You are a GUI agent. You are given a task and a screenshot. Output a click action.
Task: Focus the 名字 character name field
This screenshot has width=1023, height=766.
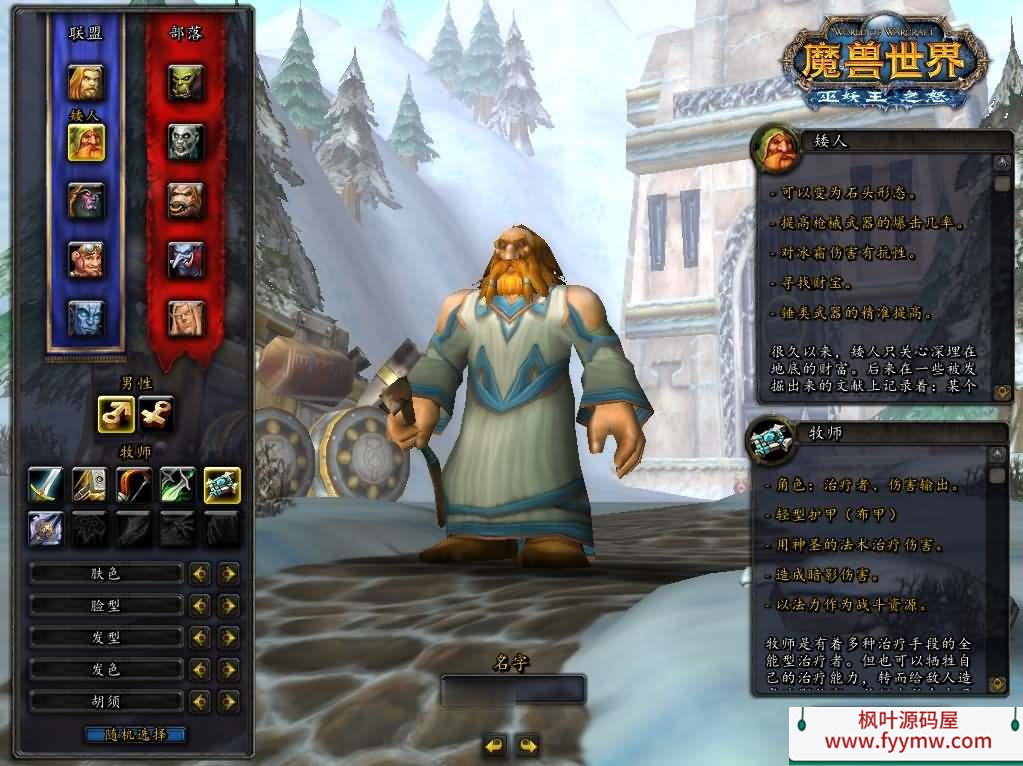[x=513, y=690]
